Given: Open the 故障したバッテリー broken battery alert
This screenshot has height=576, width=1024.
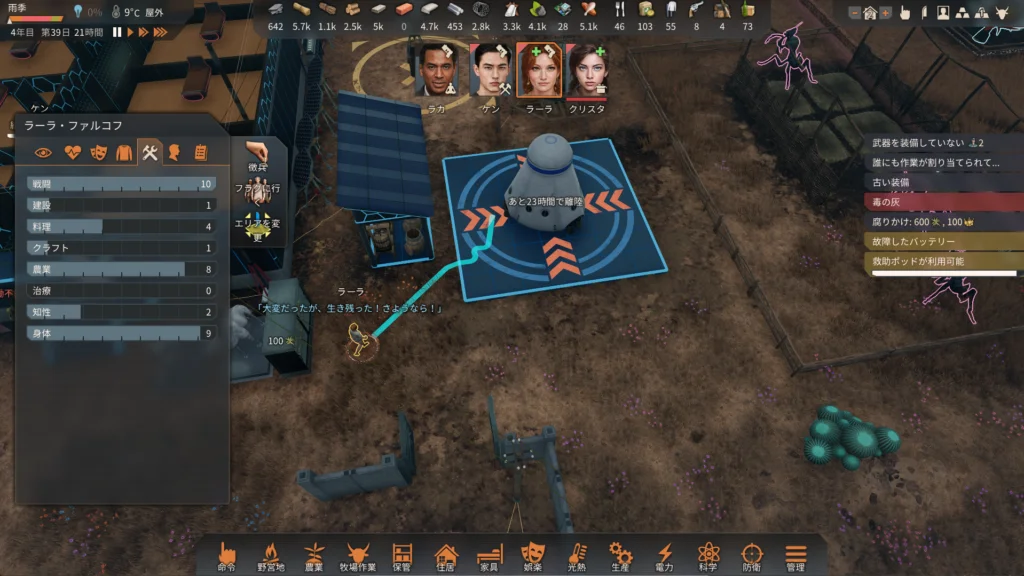Looking at the screenshot, I should click(942, 241).
